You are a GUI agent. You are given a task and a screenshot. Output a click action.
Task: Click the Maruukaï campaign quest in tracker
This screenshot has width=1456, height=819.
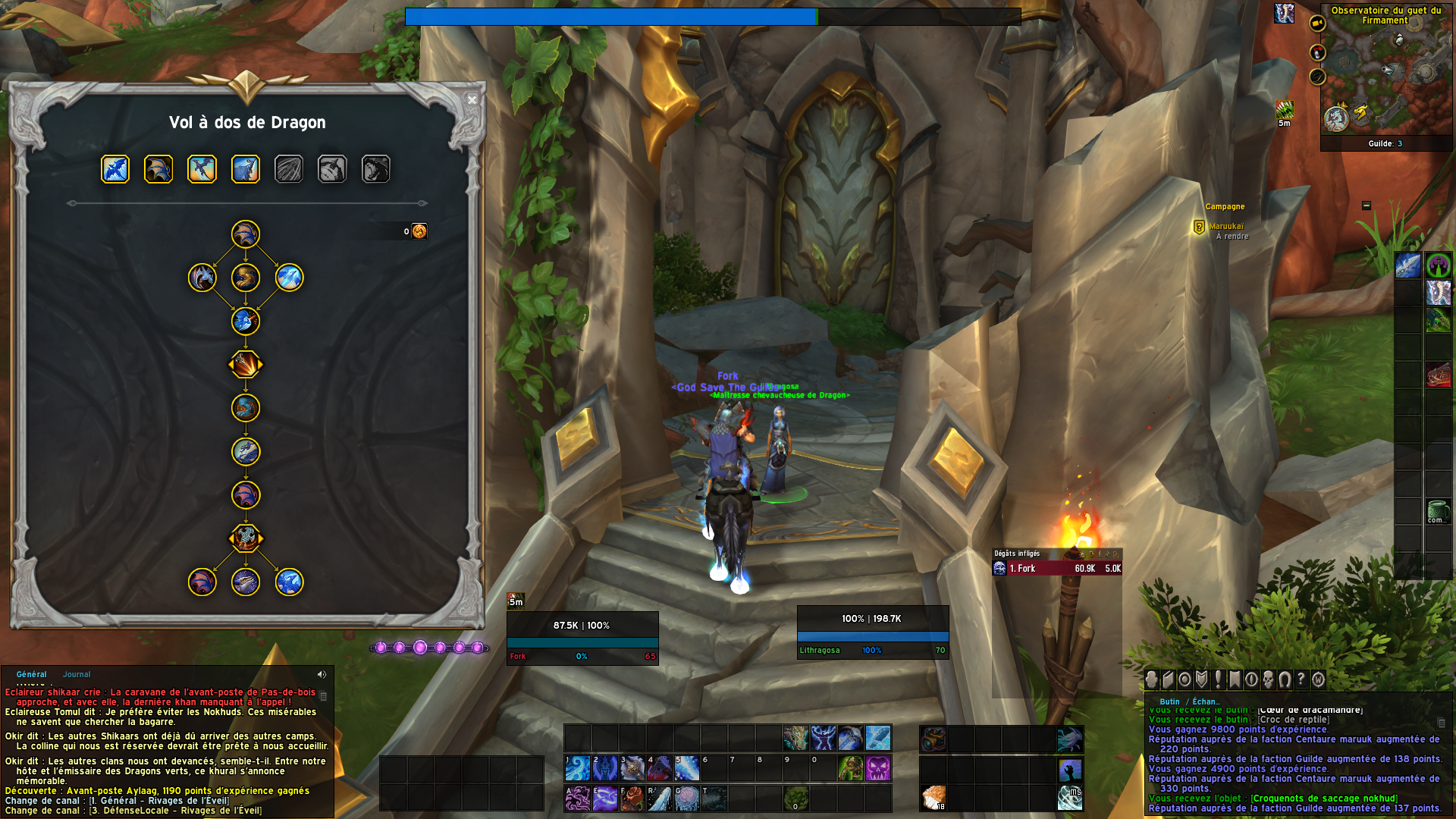(1225, 227)
